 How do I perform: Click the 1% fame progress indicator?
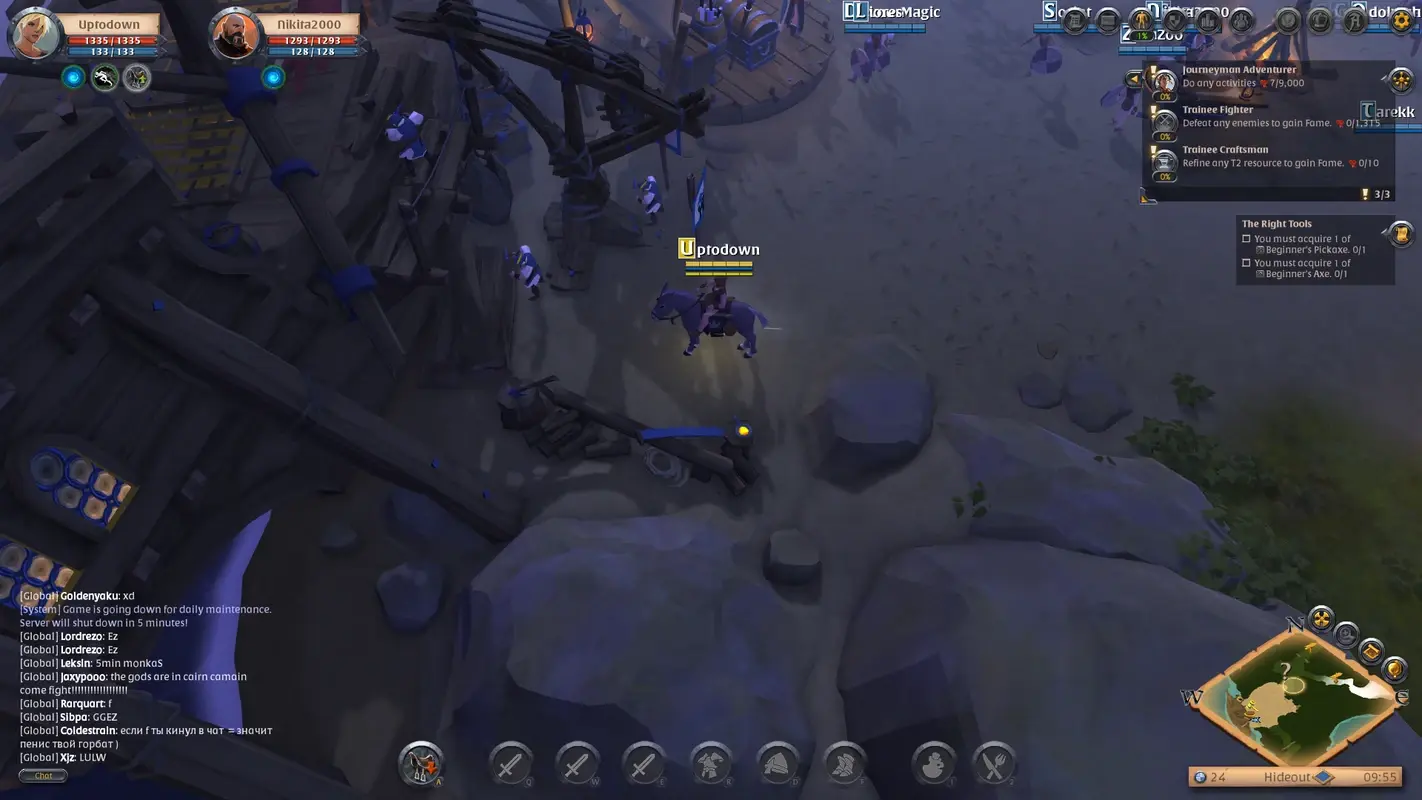[x=1142, y=34]
